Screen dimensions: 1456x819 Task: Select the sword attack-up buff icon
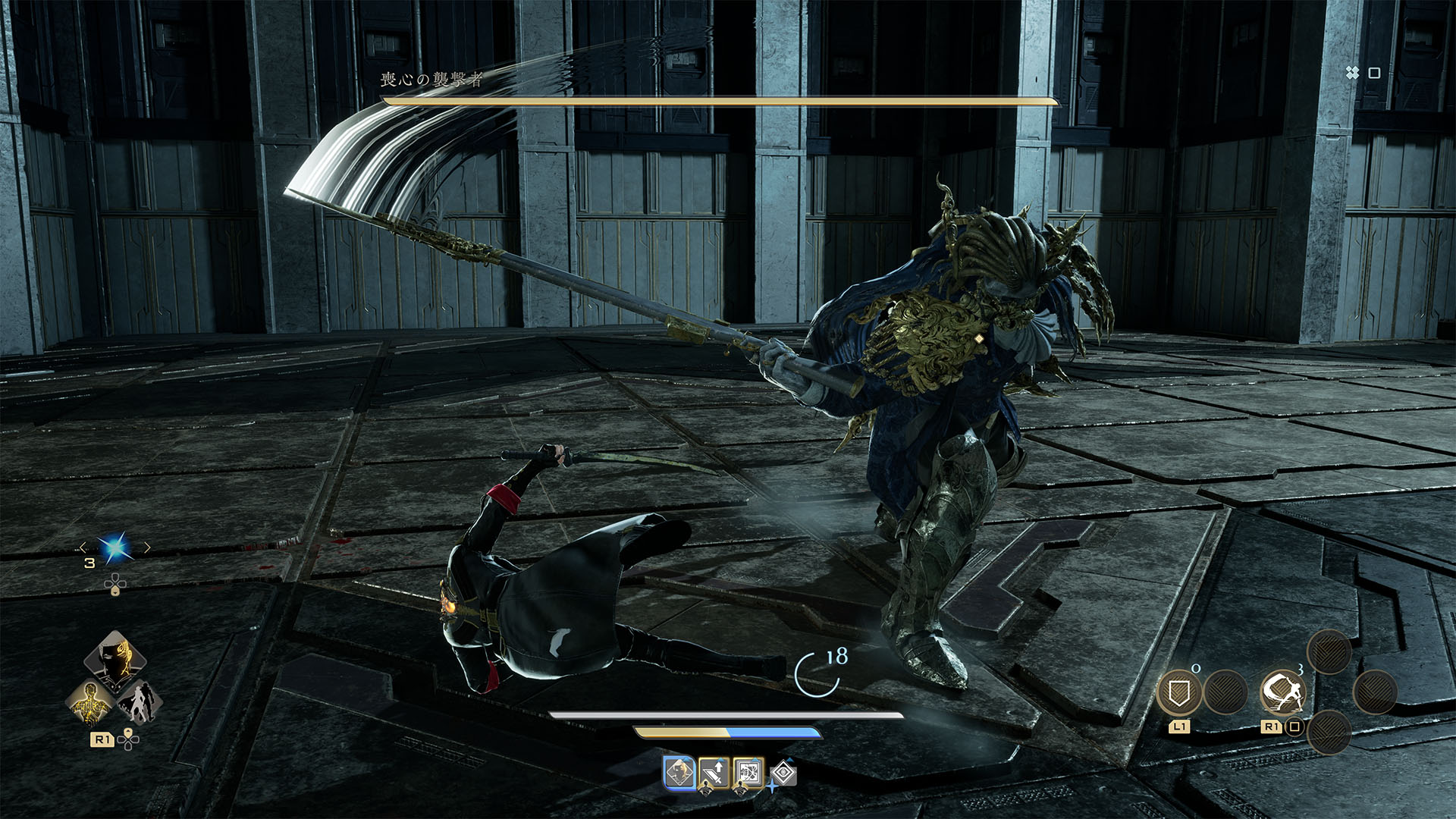pyautogui.click(x=714, y=773)
